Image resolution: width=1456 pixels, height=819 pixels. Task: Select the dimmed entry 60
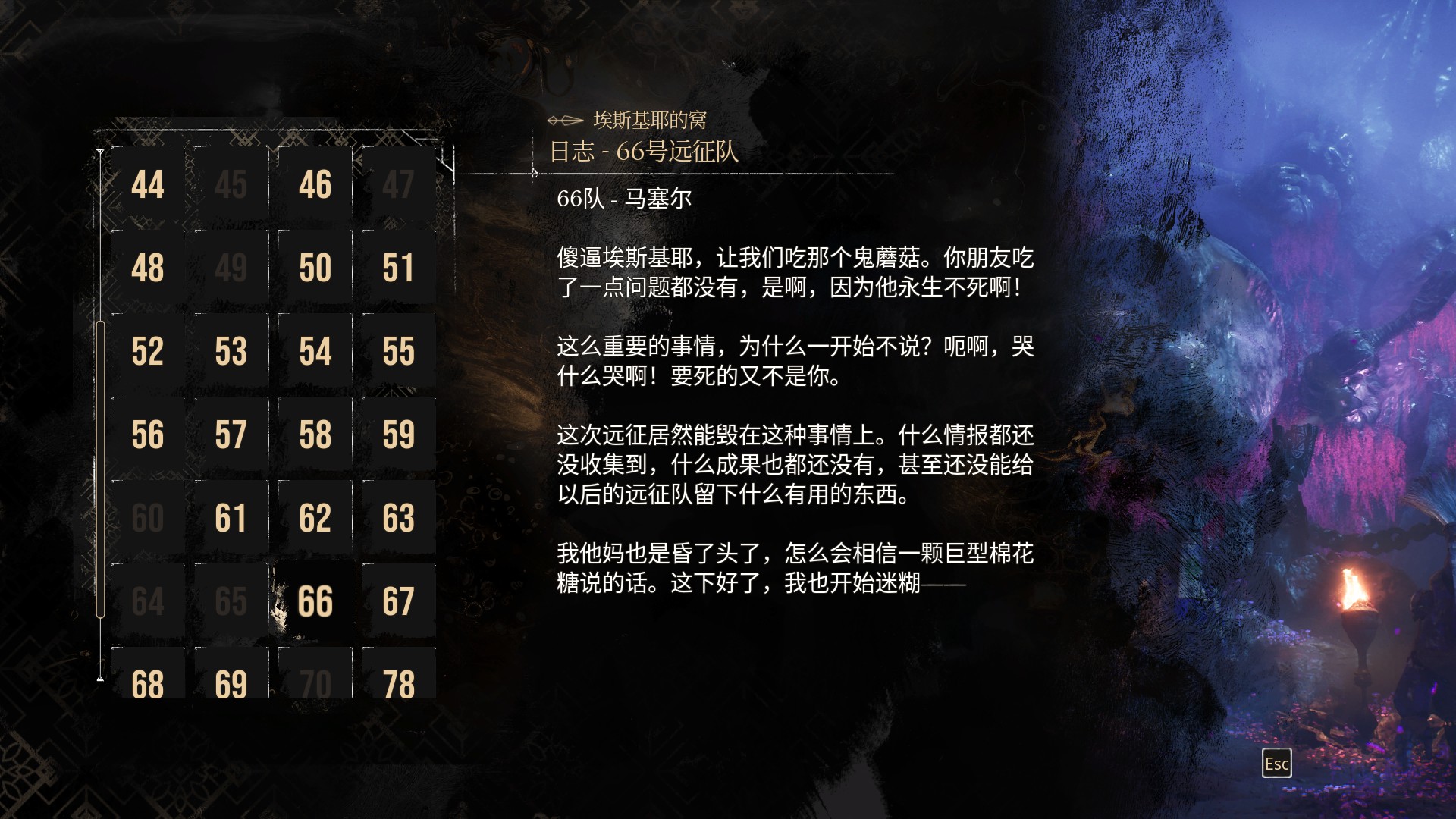[x=149, y=517]
